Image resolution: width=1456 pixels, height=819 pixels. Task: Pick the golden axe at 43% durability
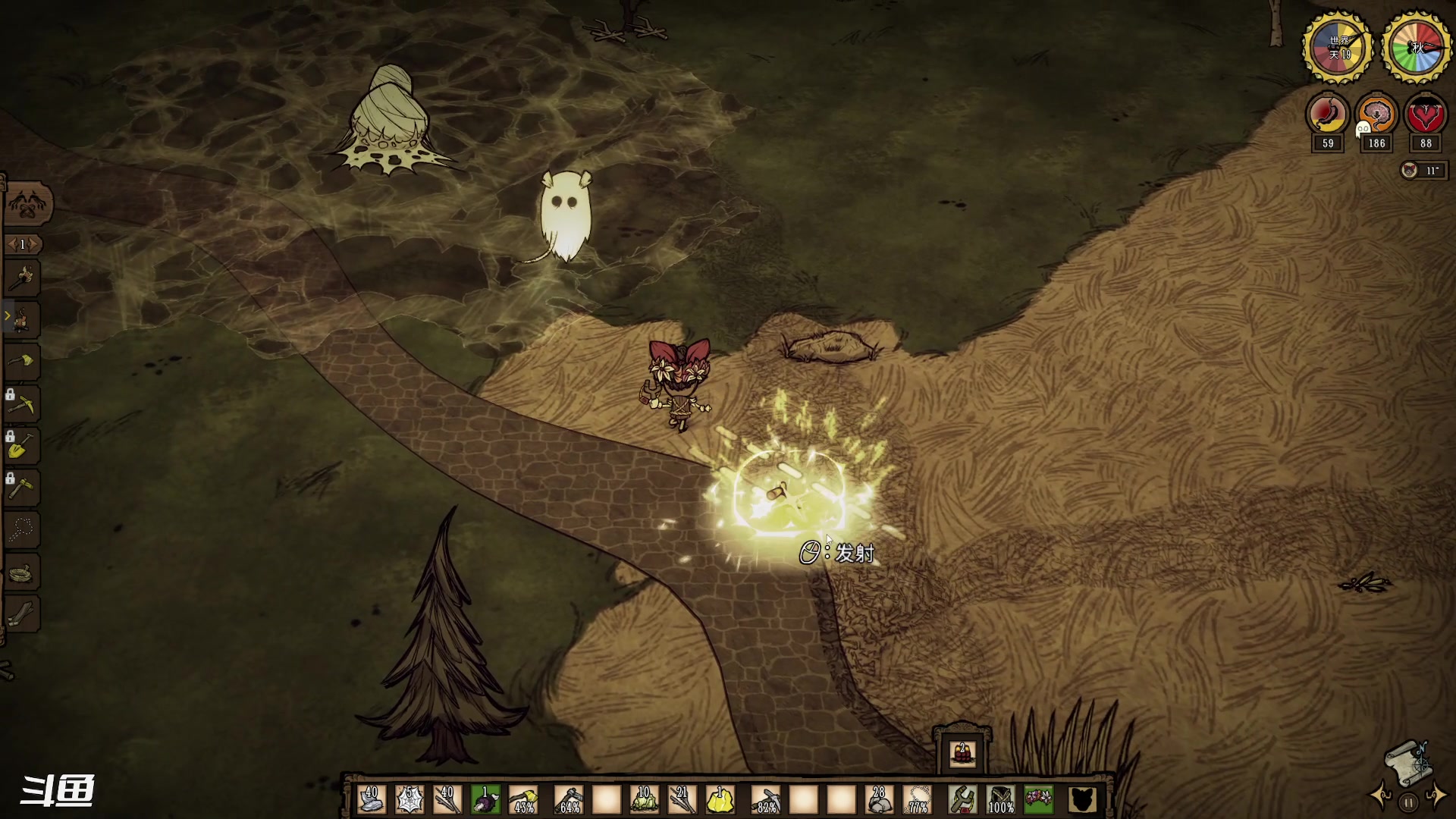click(x=524, y=799)
